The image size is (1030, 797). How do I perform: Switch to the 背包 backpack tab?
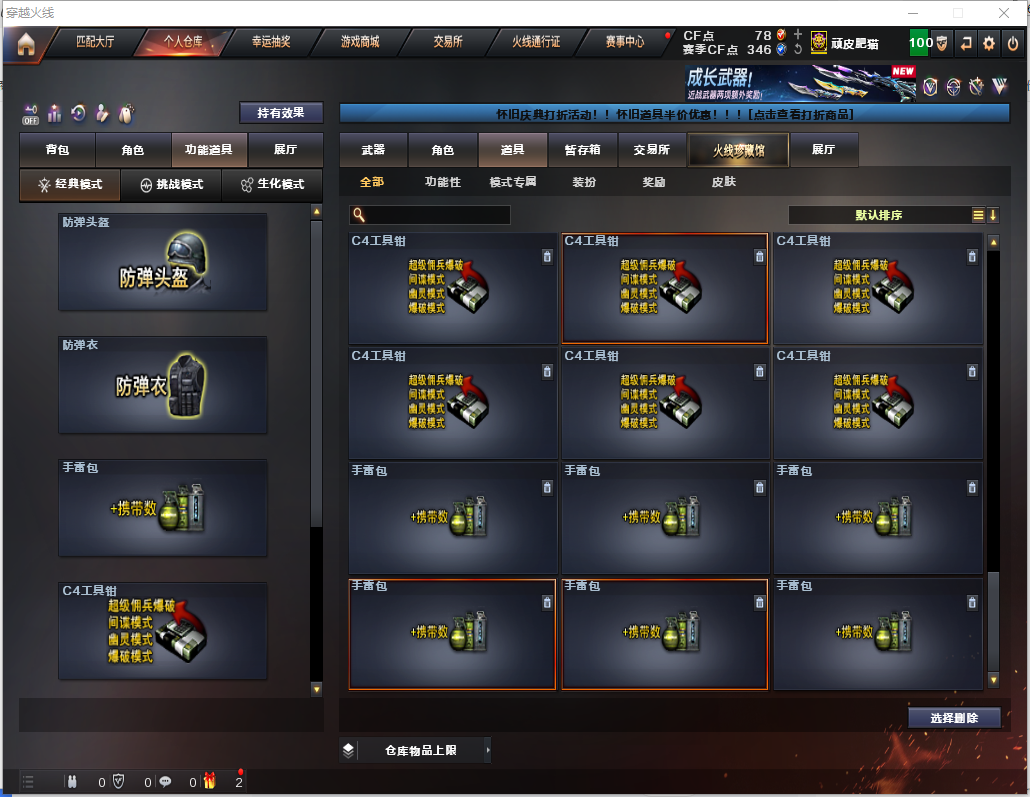(x=57, y=150)
